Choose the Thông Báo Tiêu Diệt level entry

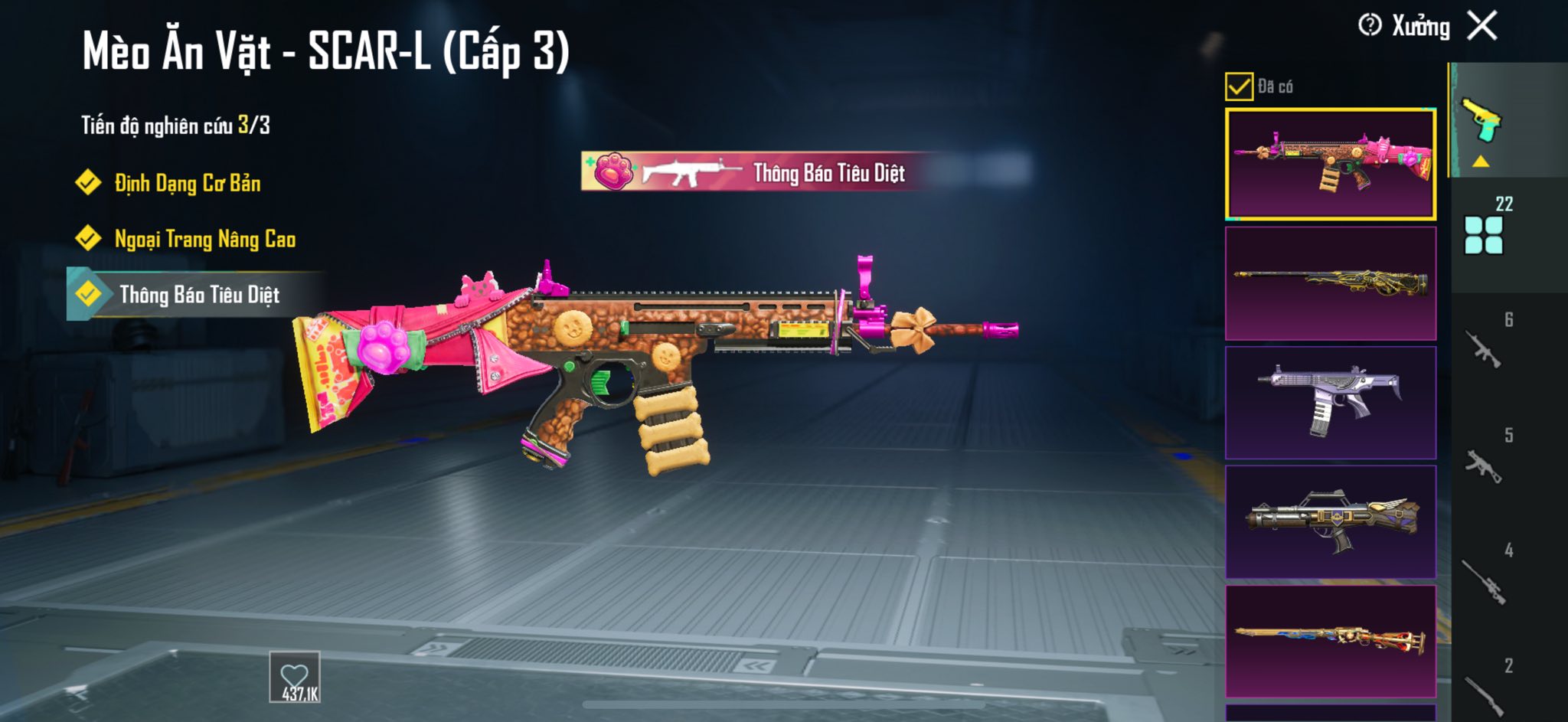[198, 295]
